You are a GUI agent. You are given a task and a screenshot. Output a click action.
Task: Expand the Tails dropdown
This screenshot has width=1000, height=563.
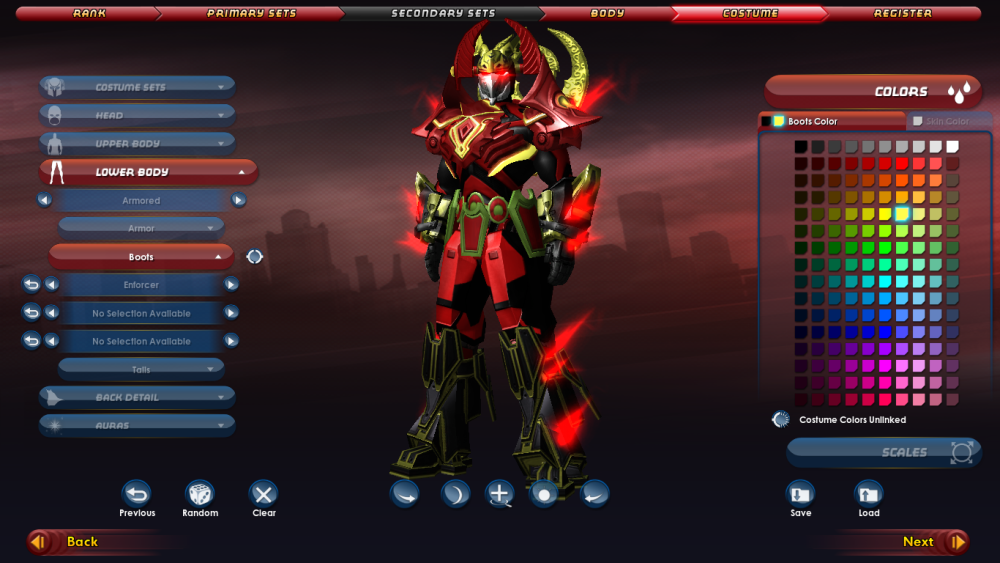point(141,370)
